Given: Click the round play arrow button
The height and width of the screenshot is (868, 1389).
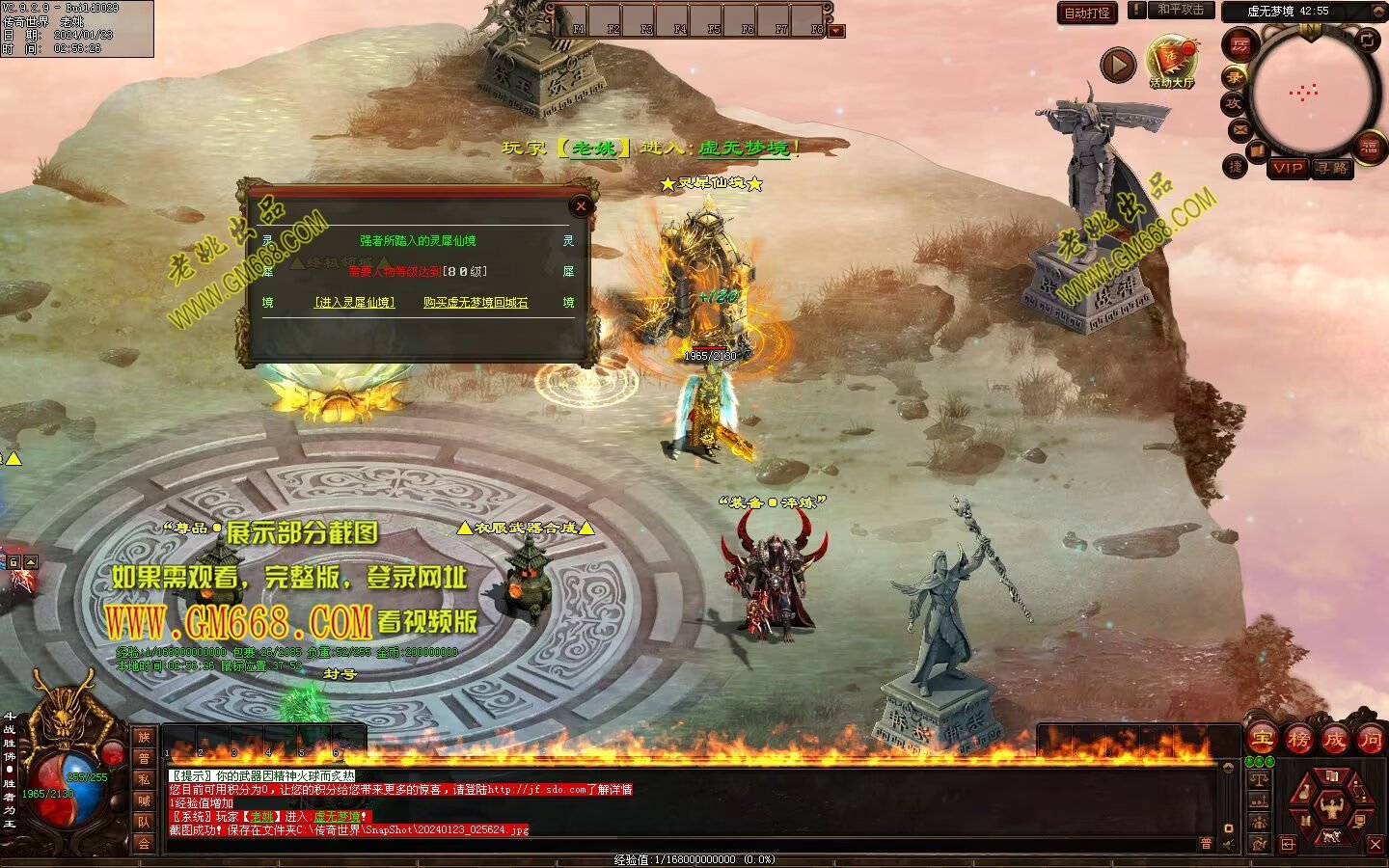Looking at the screenshot, I should pyautogui.click(x=1118, y=66).
